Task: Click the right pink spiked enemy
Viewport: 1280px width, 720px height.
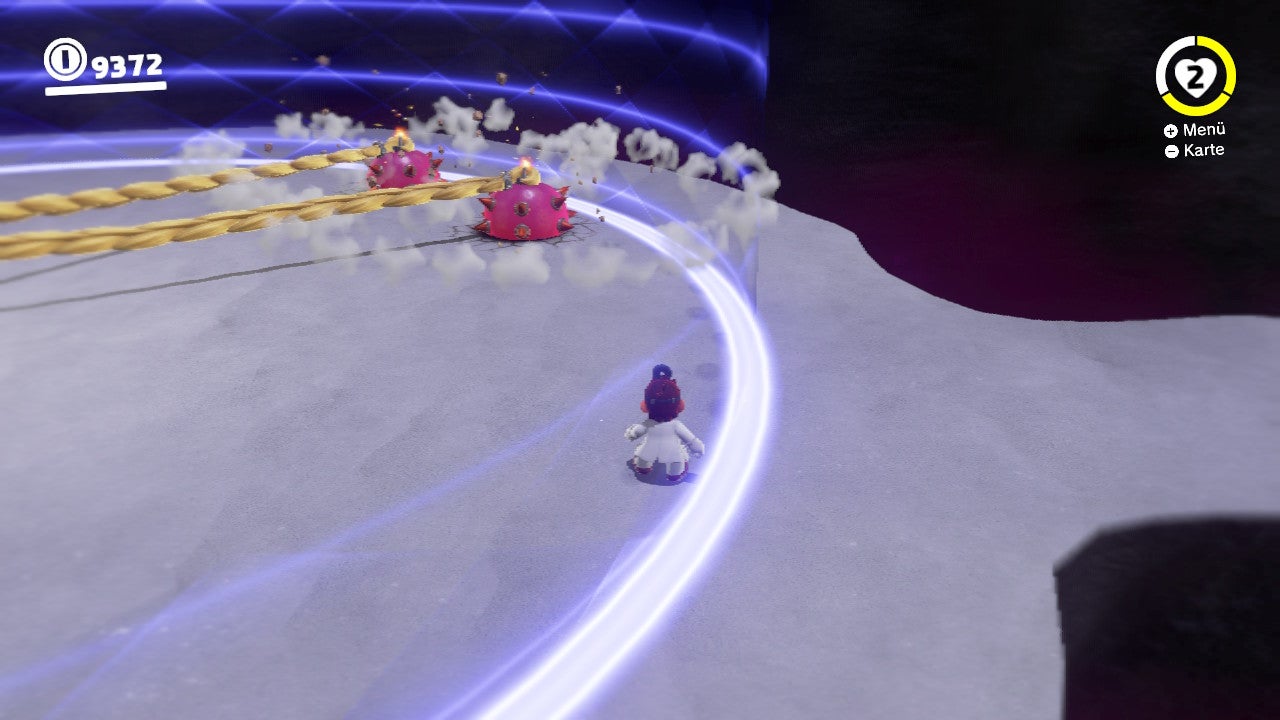Action: (x=522, y=210)
